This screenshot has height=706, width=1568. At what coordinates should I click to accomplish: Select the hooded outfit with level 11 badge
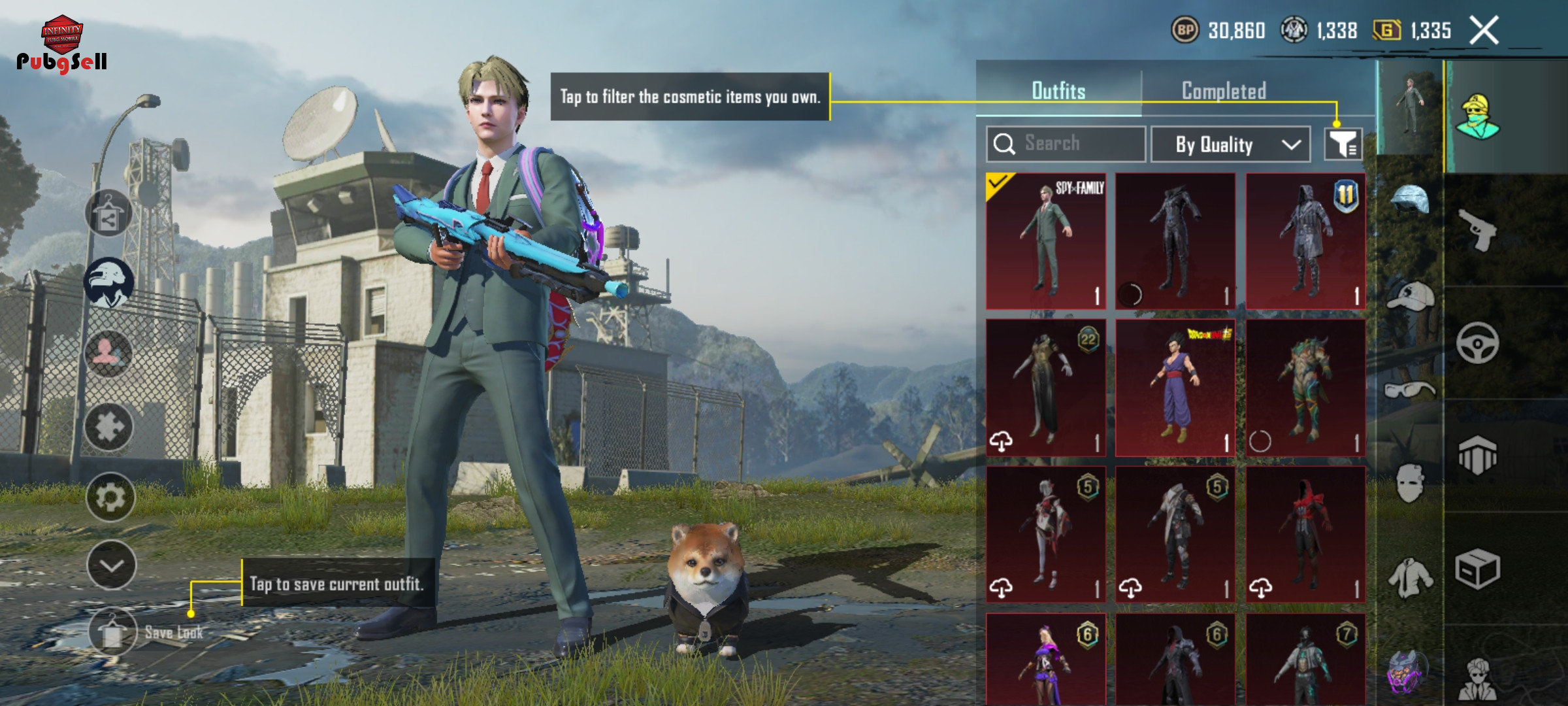tap(1305, 241)
